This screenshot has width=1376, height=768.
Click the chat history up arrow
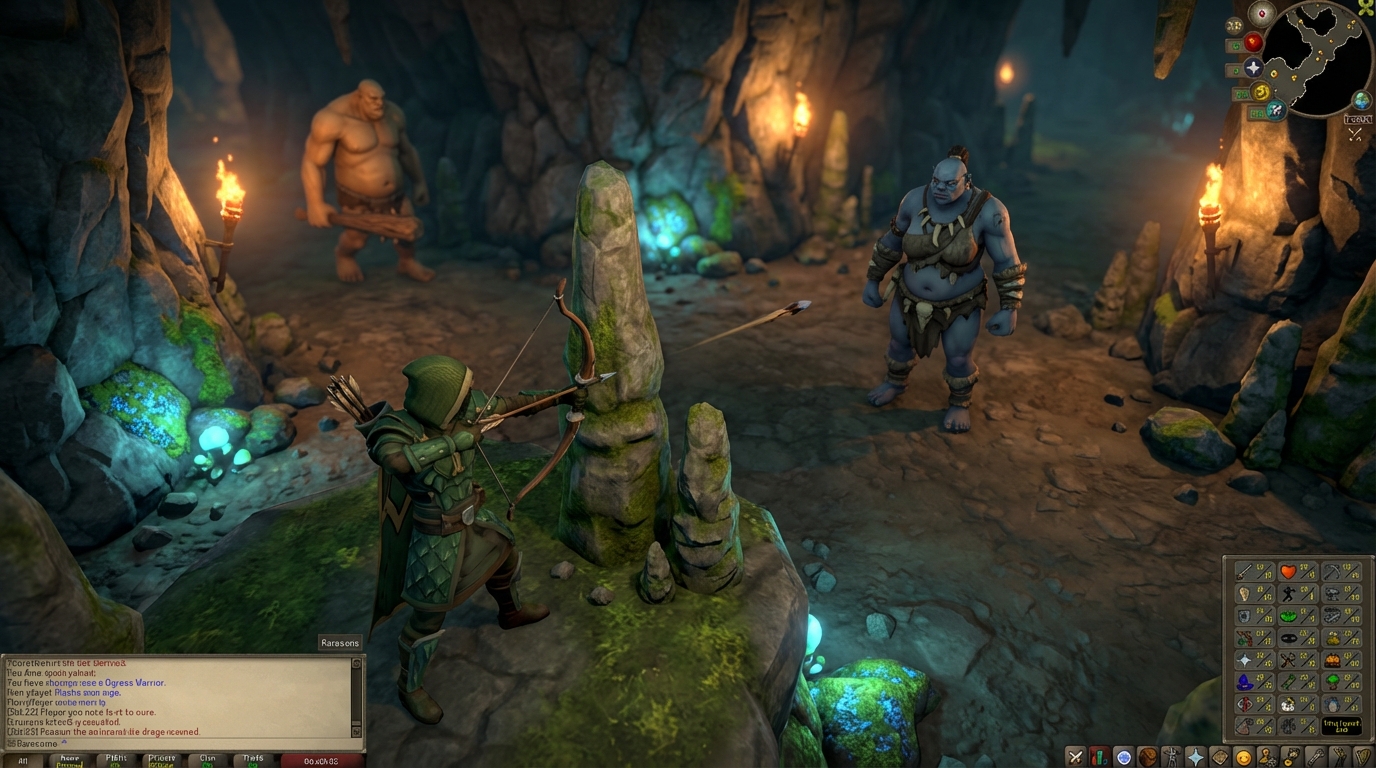click(355, 663)
